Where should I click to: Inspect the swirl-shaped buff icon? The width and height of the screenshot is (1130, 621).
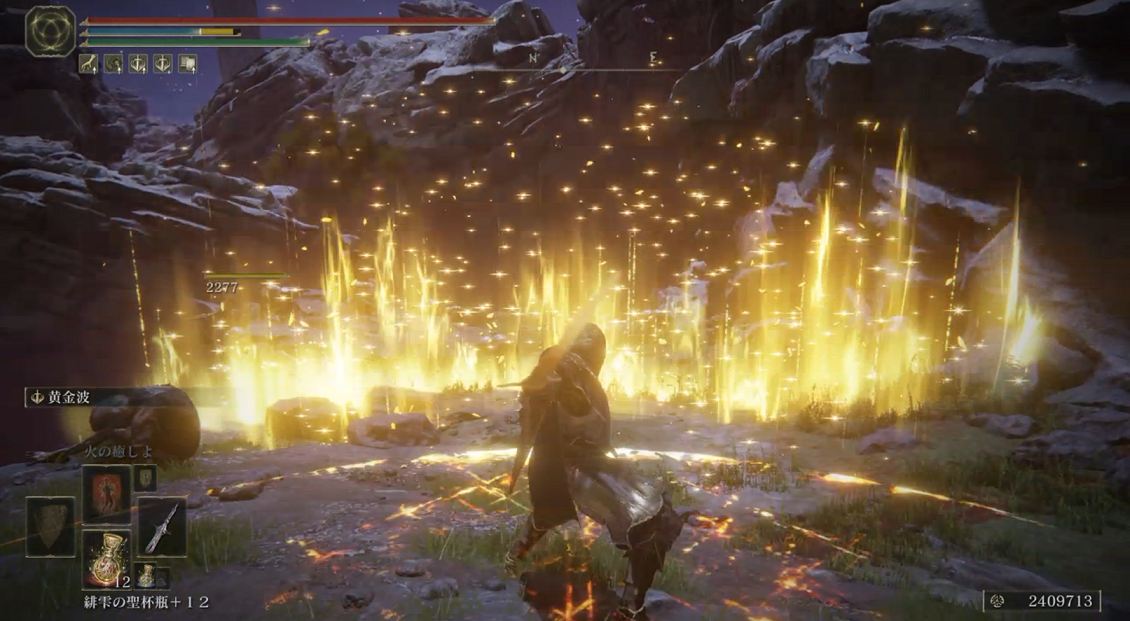[112, 64]
